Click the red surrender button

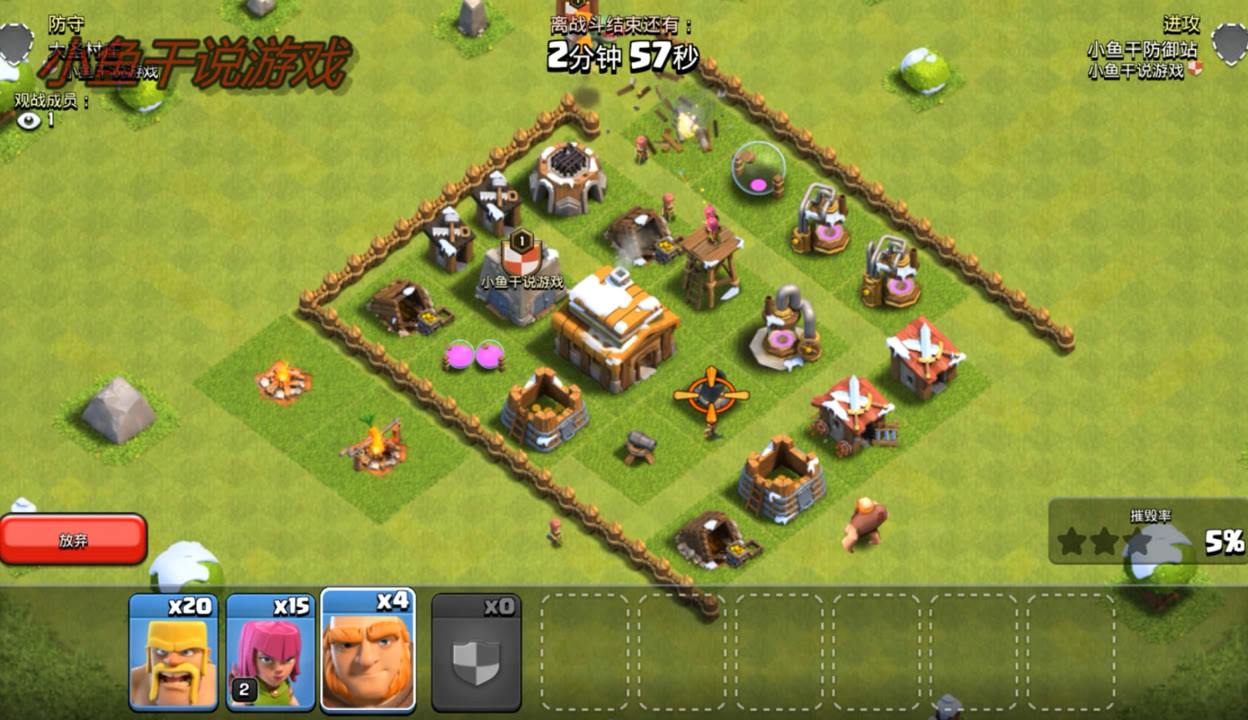[73, 540]
